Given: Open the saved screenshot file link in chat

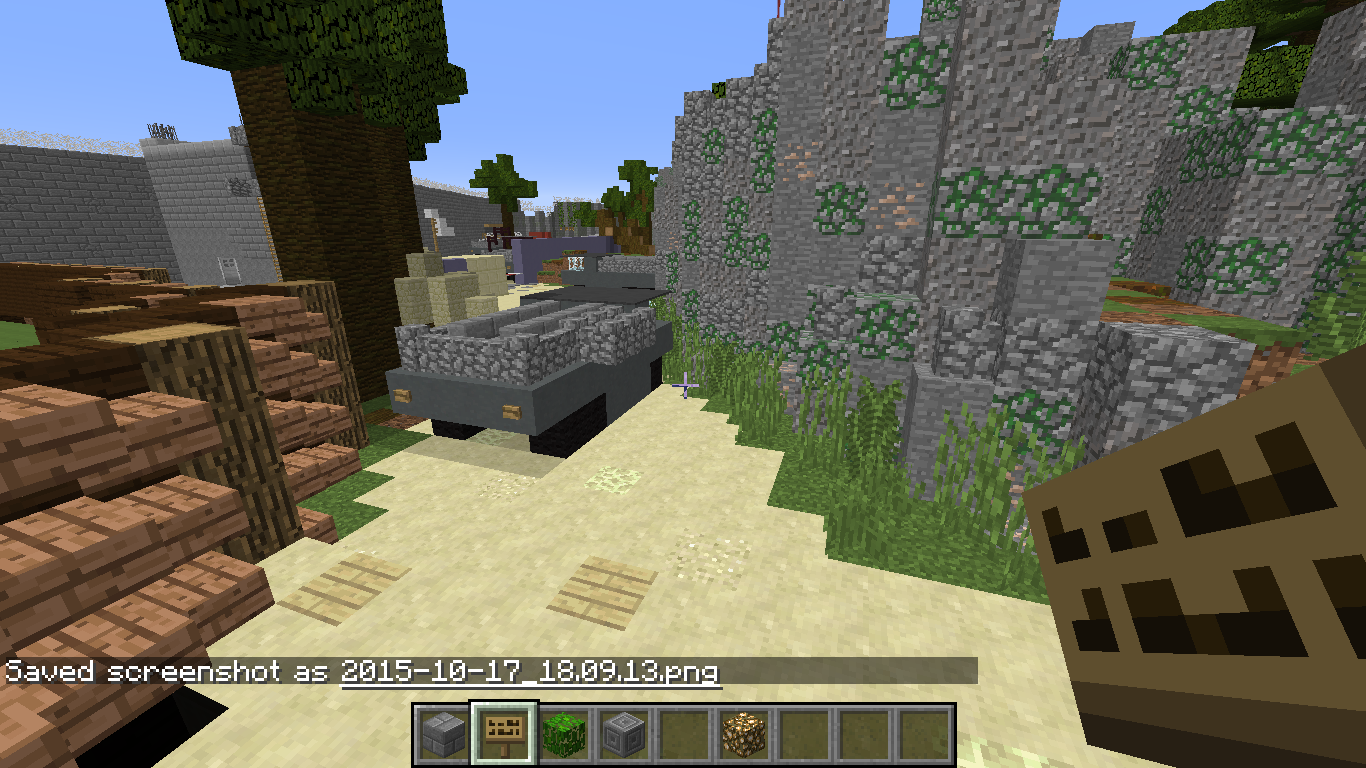Looking at the screenshot, I should pyautogui.click(x=530, y=671).
